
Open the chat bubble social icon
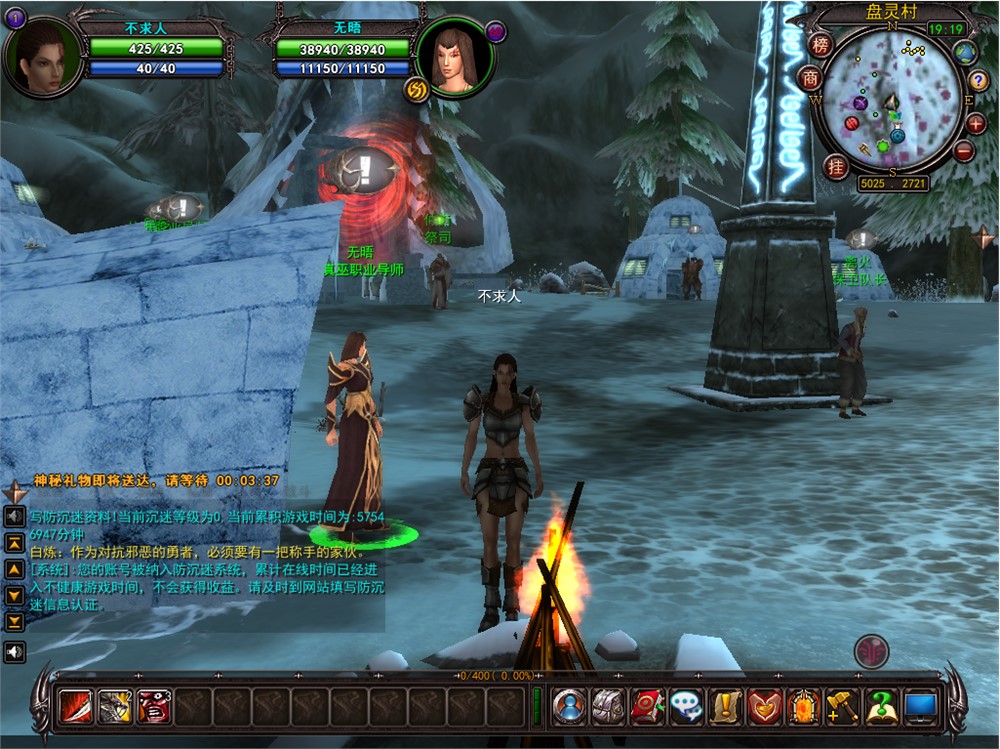pos(686,707)
